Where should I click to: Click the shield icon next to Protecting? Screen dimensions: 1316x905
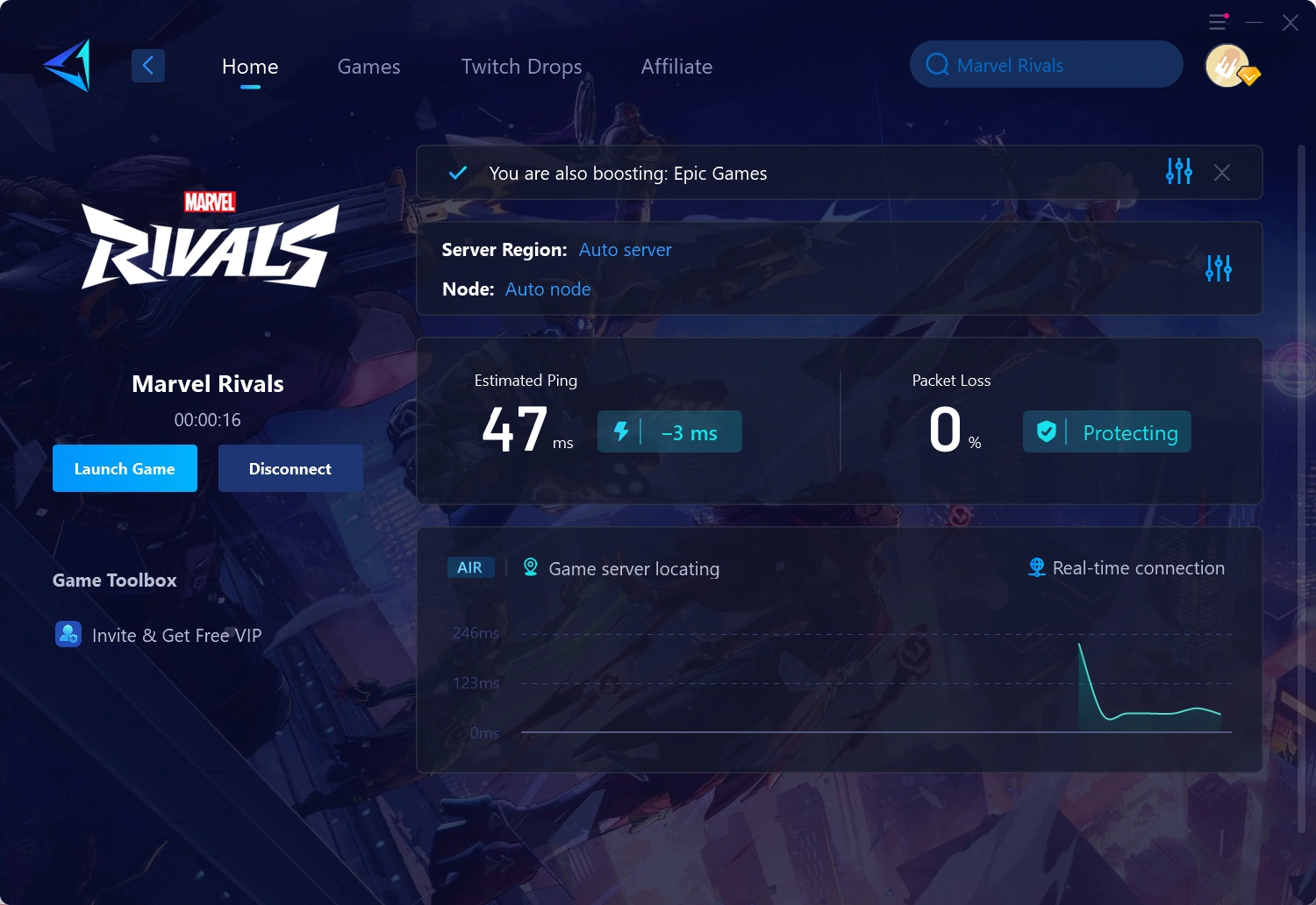(1046, 431)
